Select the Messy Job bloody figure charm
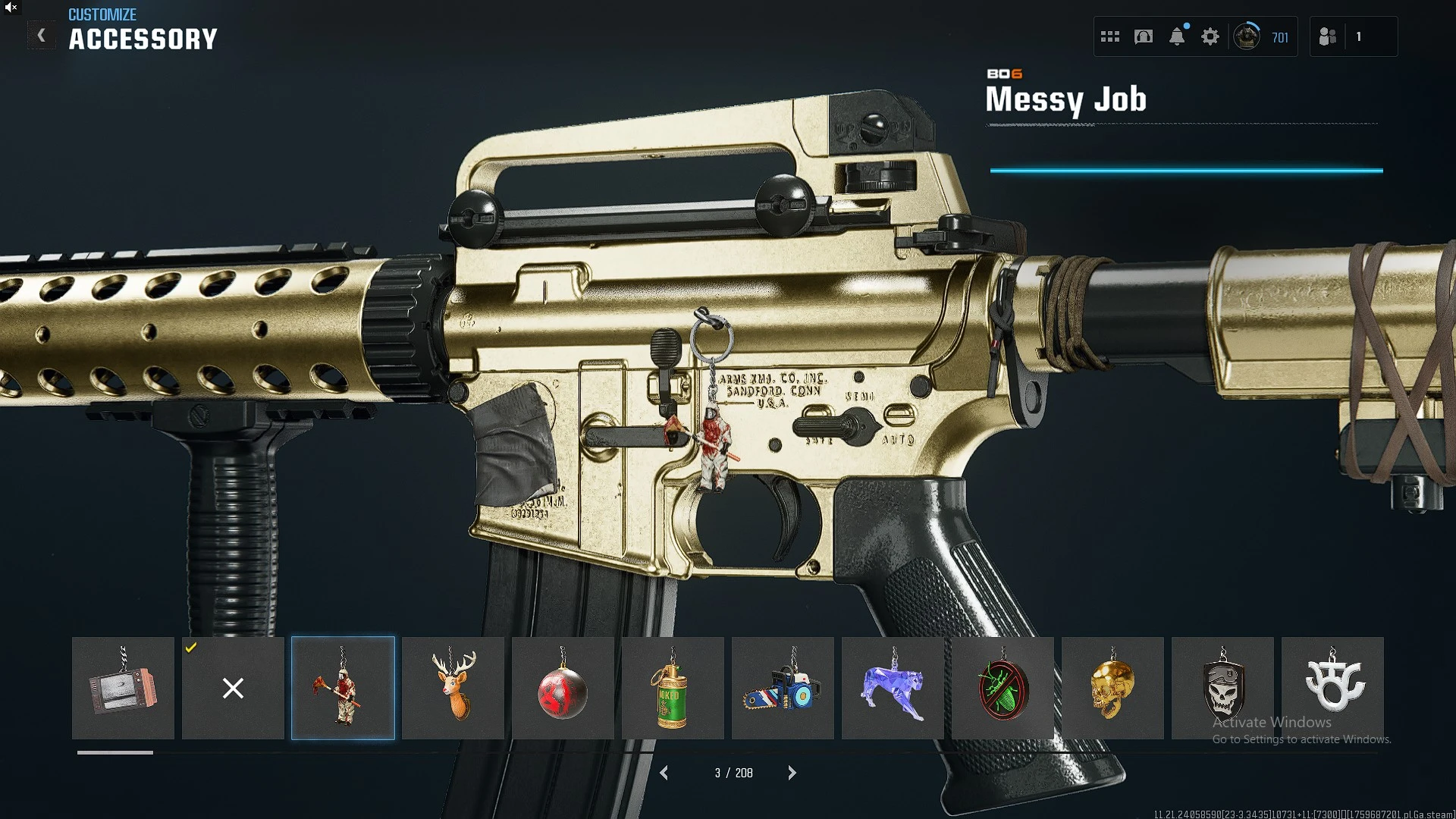Image resolution: width=1456 pixels, height=819 pixels. [343, 688]
